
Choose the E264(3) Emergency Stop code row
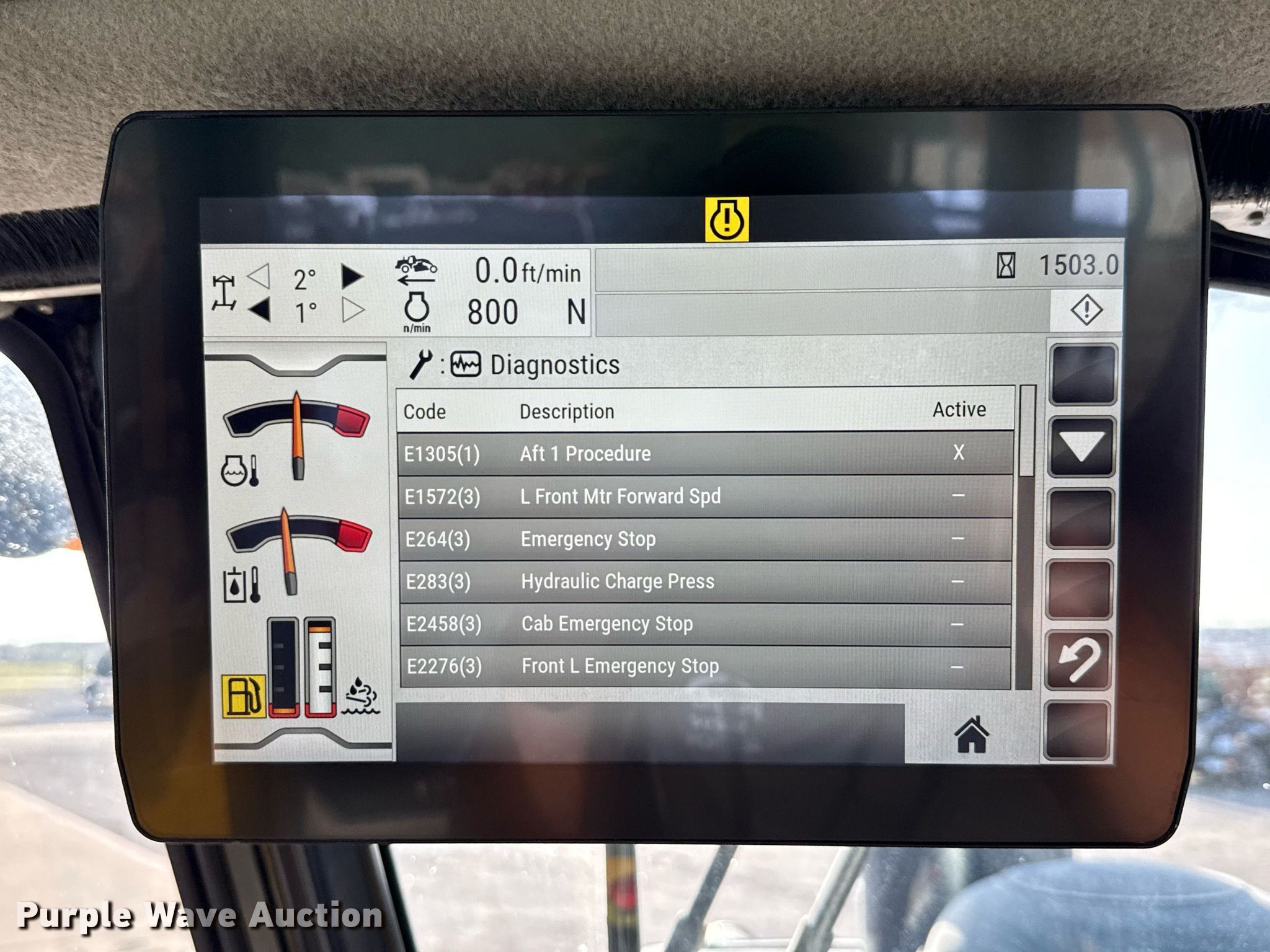(706, 539)
